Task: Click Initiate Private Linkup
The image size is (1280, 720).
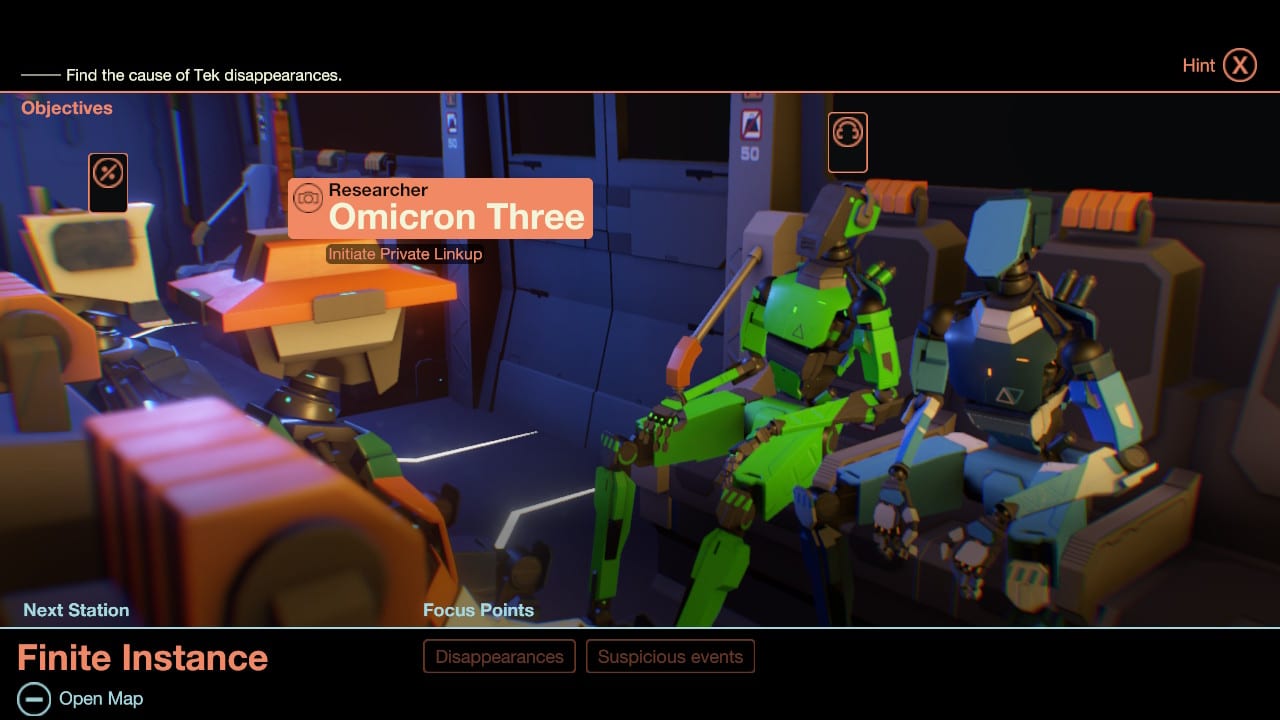Action: [x=404, y=254]
